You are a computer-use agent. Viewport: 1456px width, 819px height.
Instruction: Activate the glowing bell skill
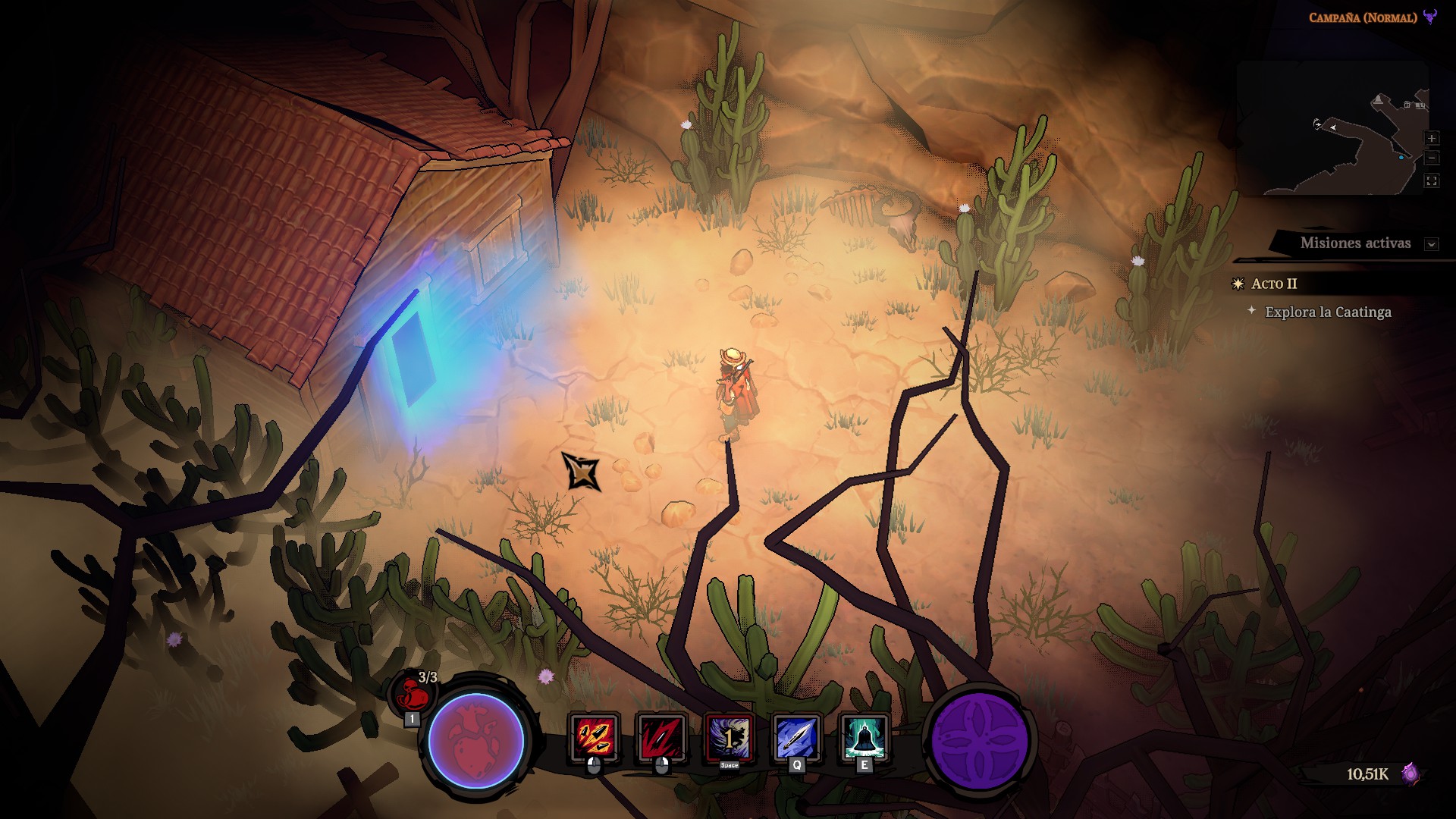click(864, 737)
